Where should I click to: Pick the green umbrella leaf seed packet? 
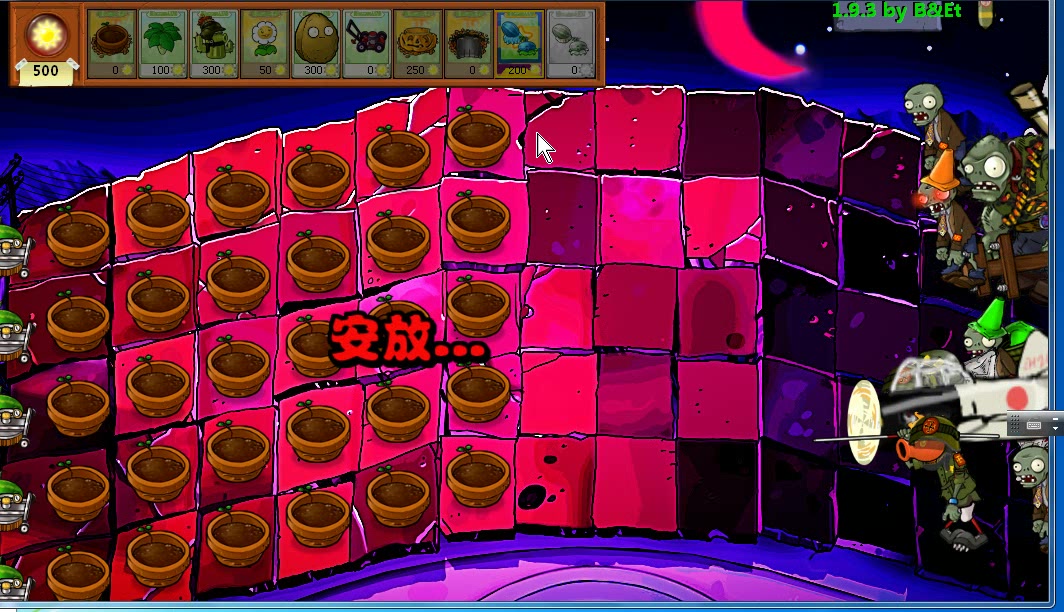pos(163,43)
